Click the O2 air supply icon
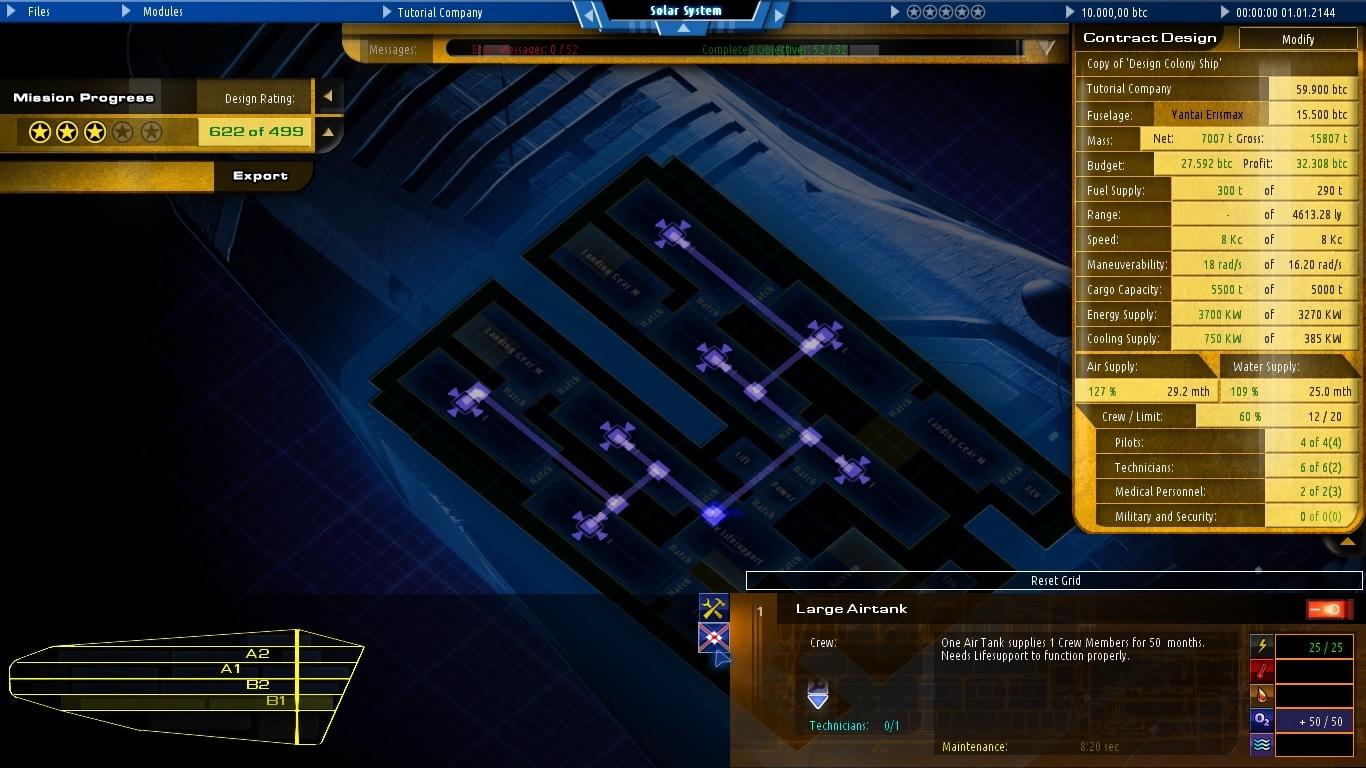This screenshot has width=1366, height=768. [x=1260, y=720]
